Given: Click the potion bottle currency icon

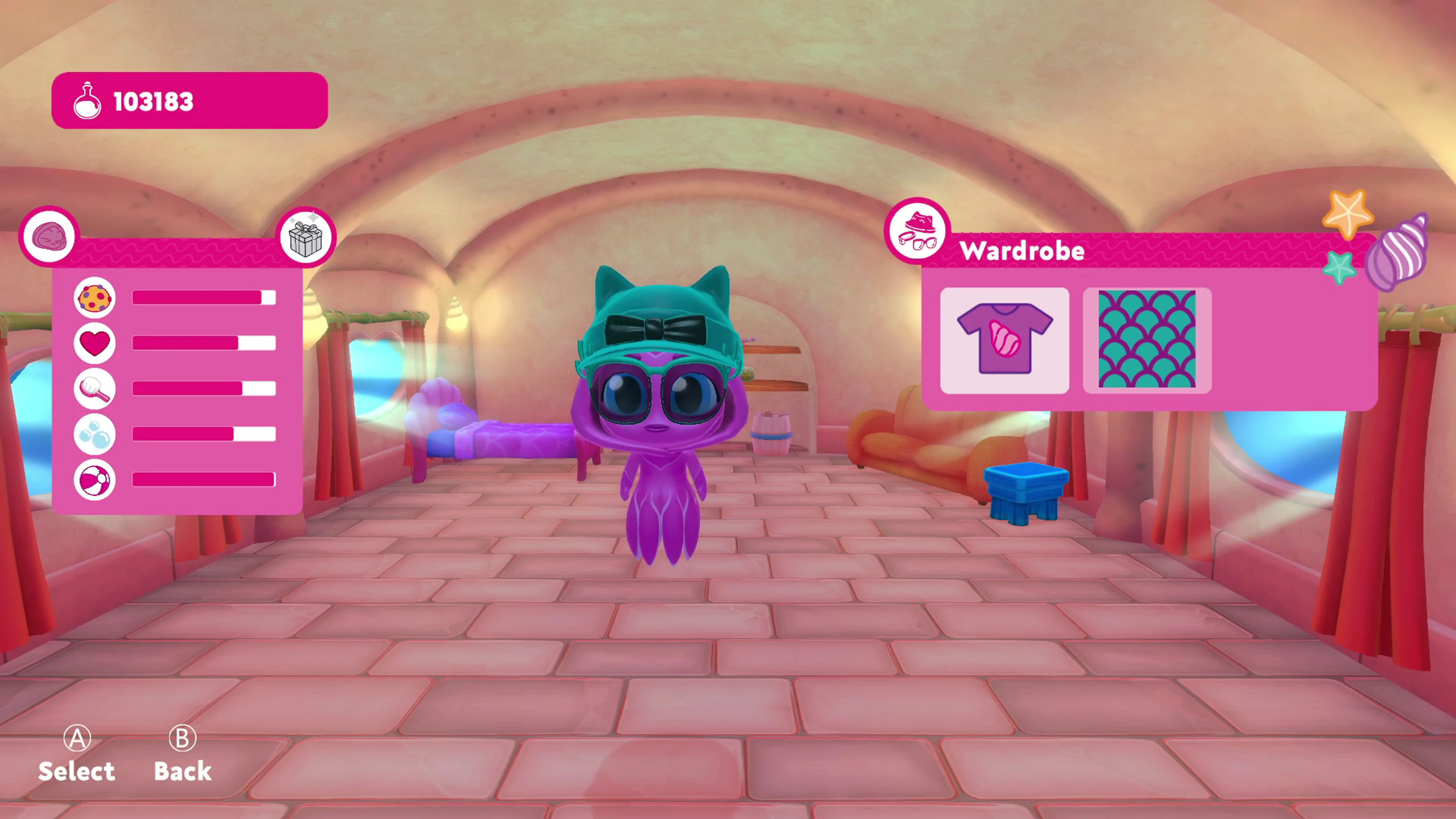Looking at the screenshot, I should [88, 100].
